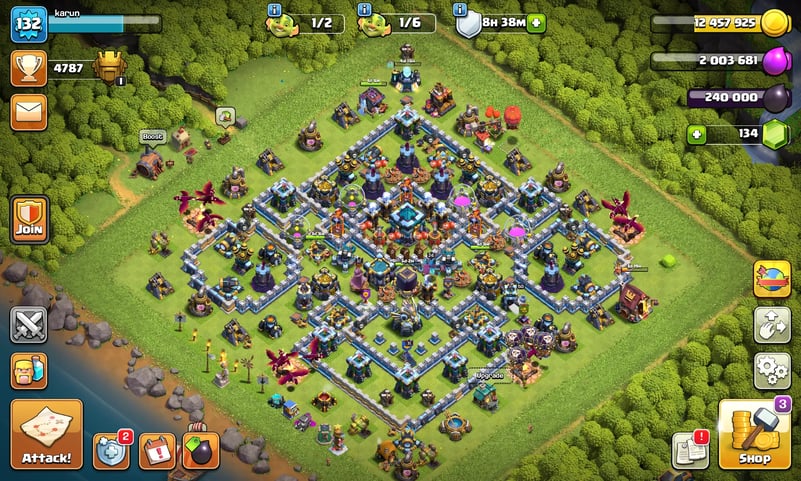The width and height of the screenshot is (801, 481).
Task: View the trophy ranking button
Action: (29, 67)
